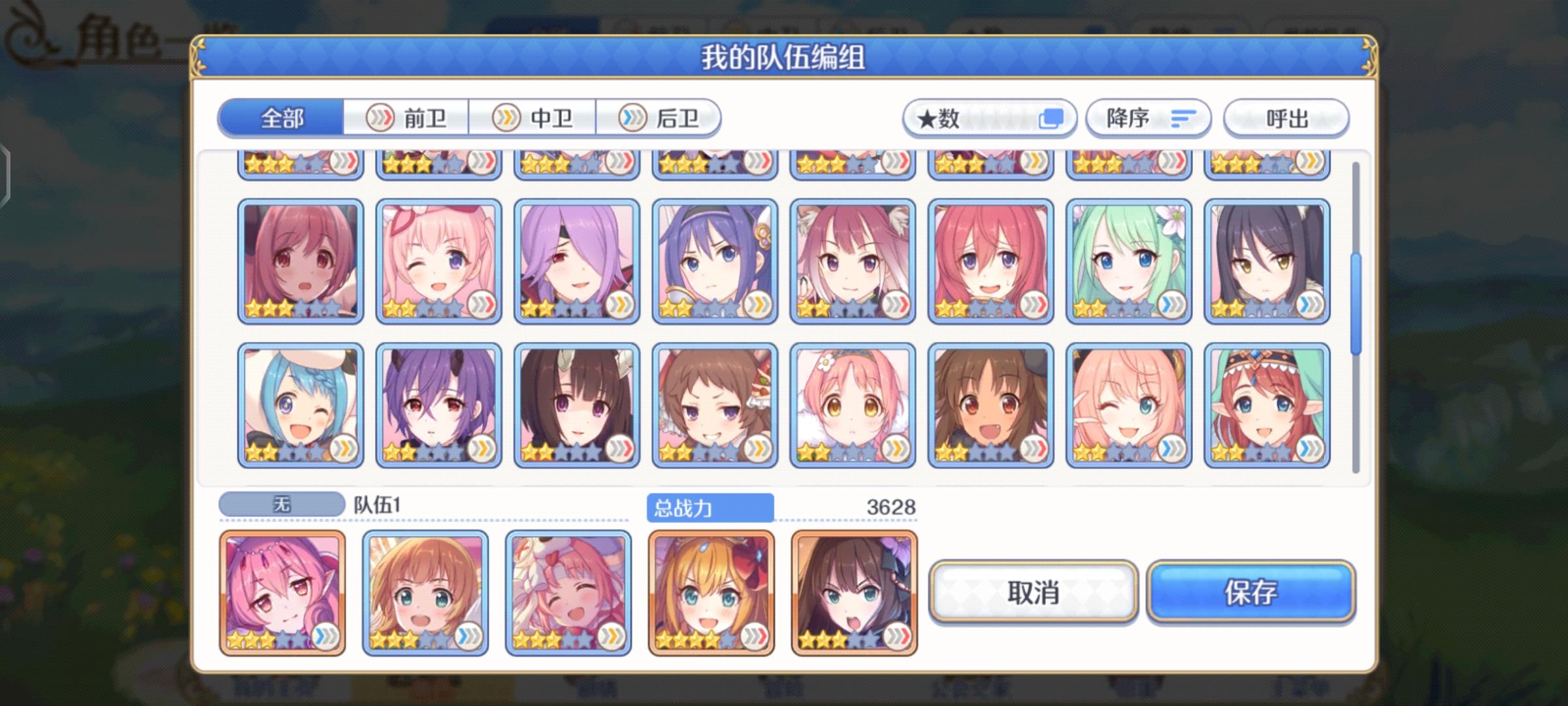
Task: Toggle the 呼出 call-out option
Action: point(1286,118)
